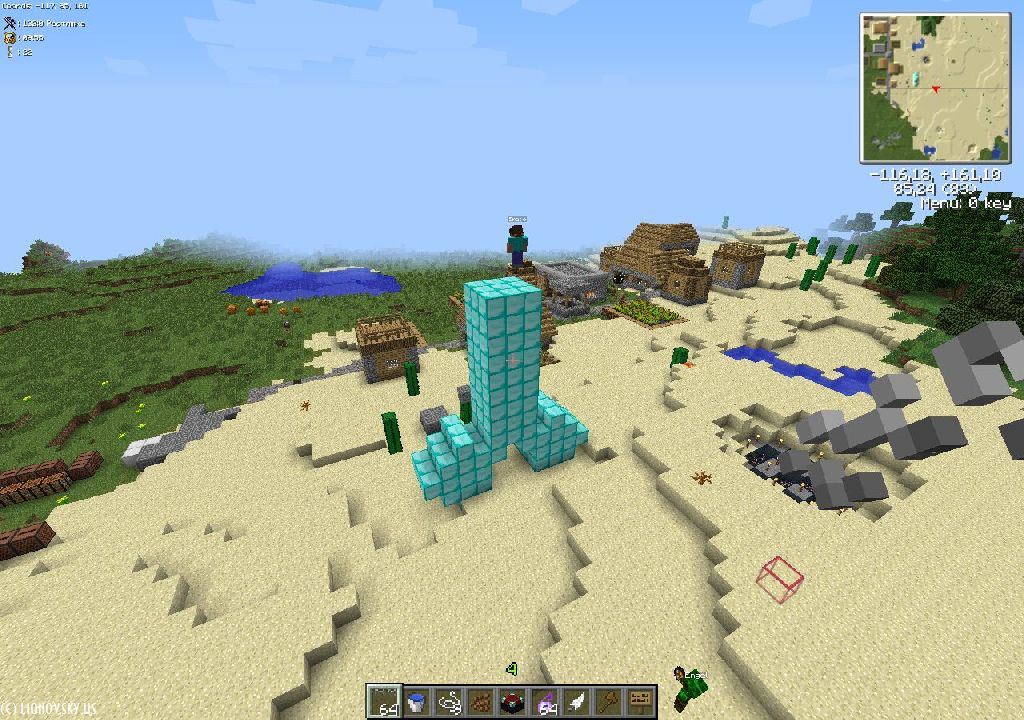The image size is (1024, 720).
Task: Select the feather hotbar slot
Action: point(577,701)
